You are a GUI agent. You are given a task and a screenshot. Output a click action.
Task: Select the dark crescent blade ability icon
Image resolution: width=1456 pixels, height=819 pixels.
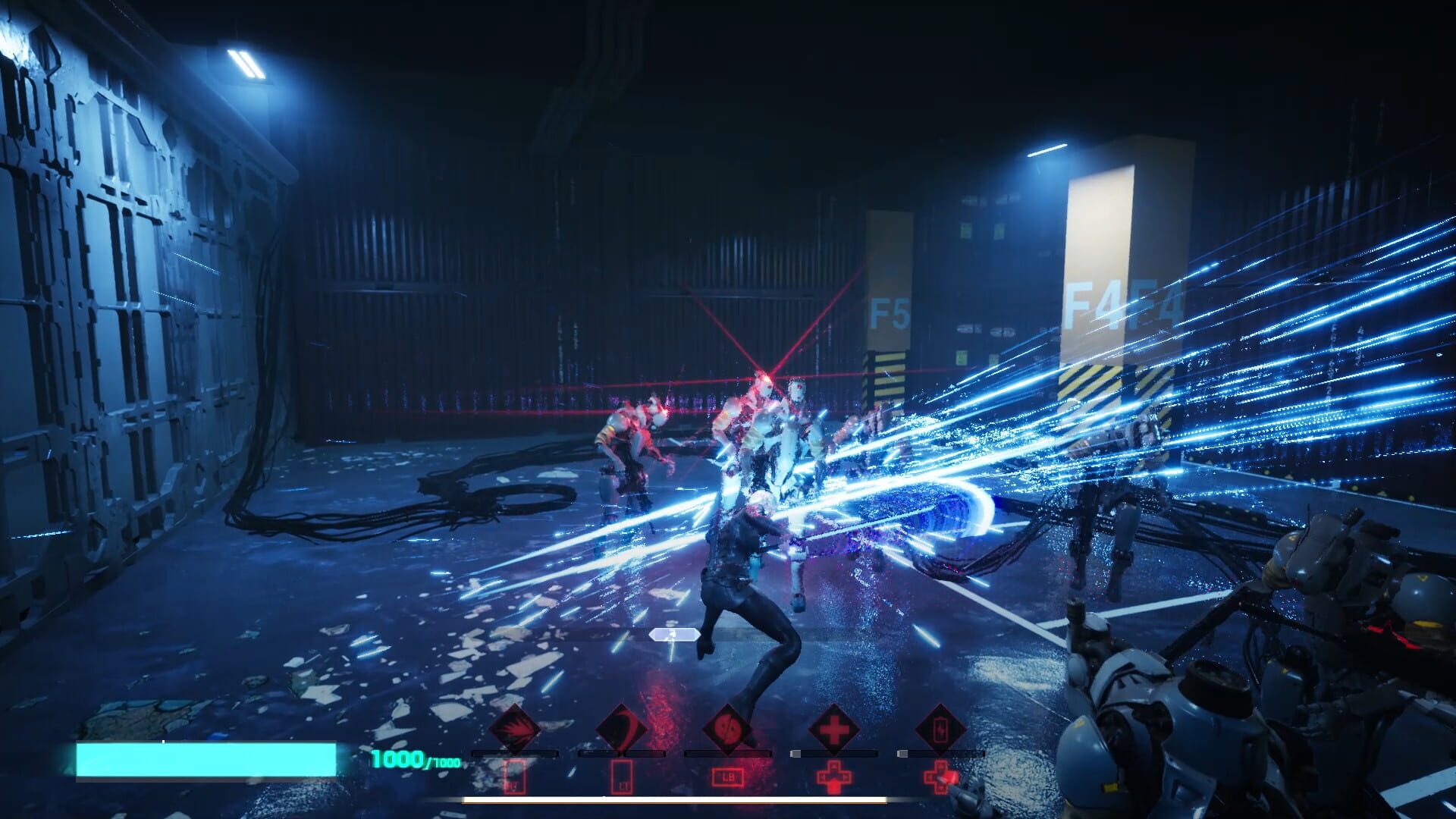point(620,730)
